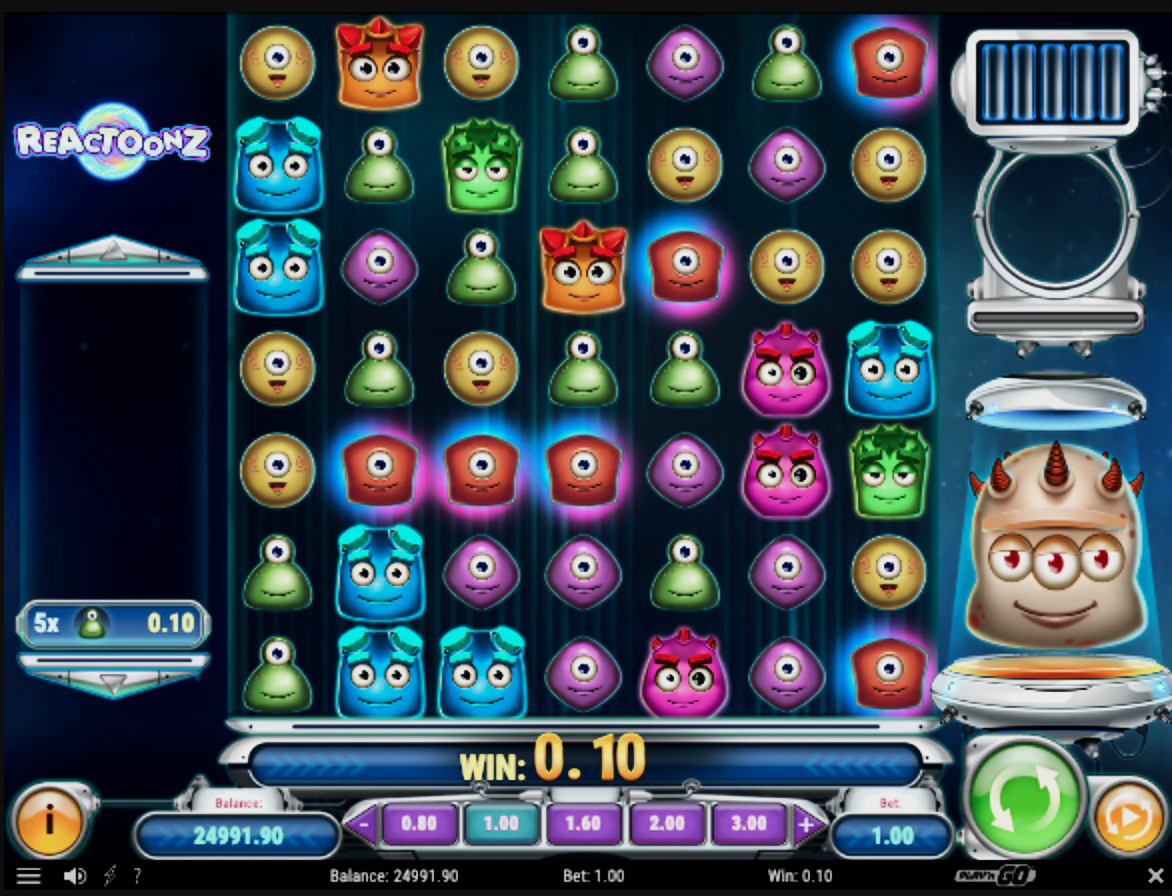Open the hamburger menu
The width and height of the screenshot is (1172, 896).
click(x=29, y=876)
